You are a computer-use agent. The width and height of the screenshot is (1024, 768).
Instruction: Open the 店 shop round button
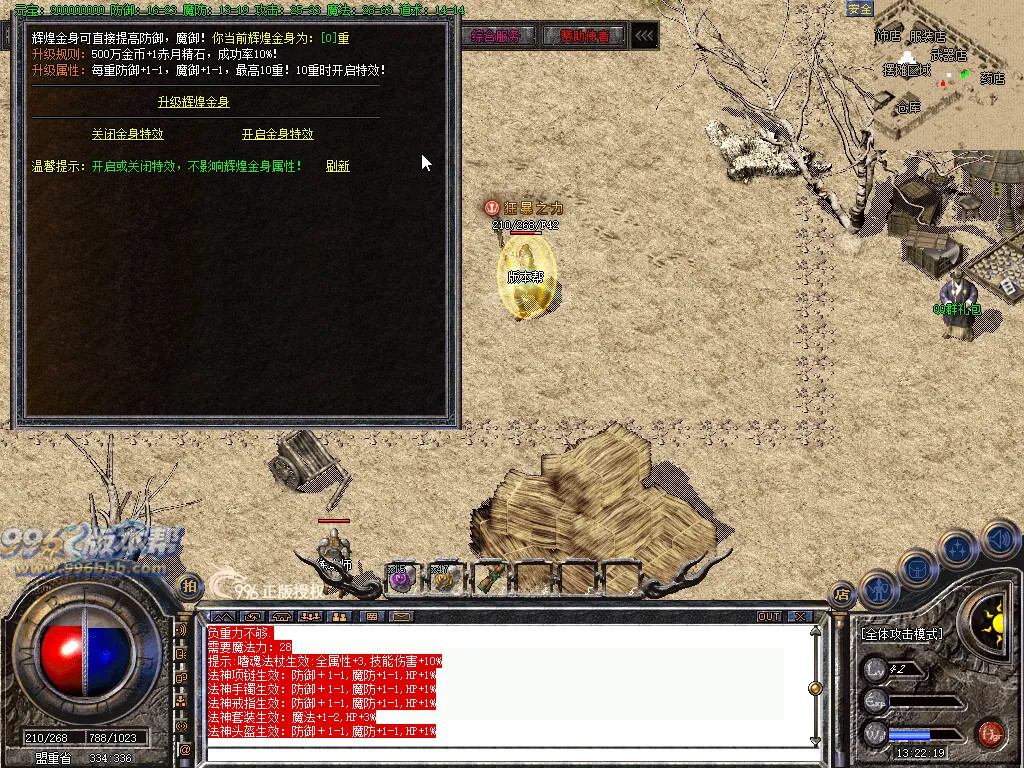(x=842, y=594)
